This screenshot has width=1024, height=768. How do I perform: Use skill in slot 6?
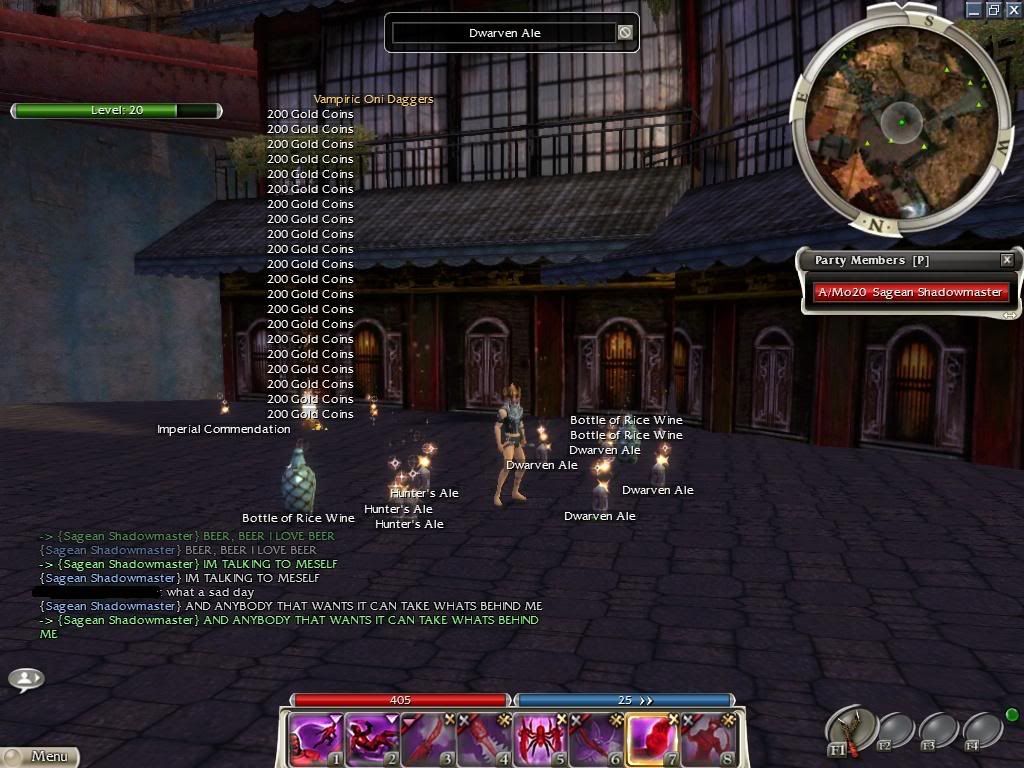pyautogui.click(x=595, y=738)
